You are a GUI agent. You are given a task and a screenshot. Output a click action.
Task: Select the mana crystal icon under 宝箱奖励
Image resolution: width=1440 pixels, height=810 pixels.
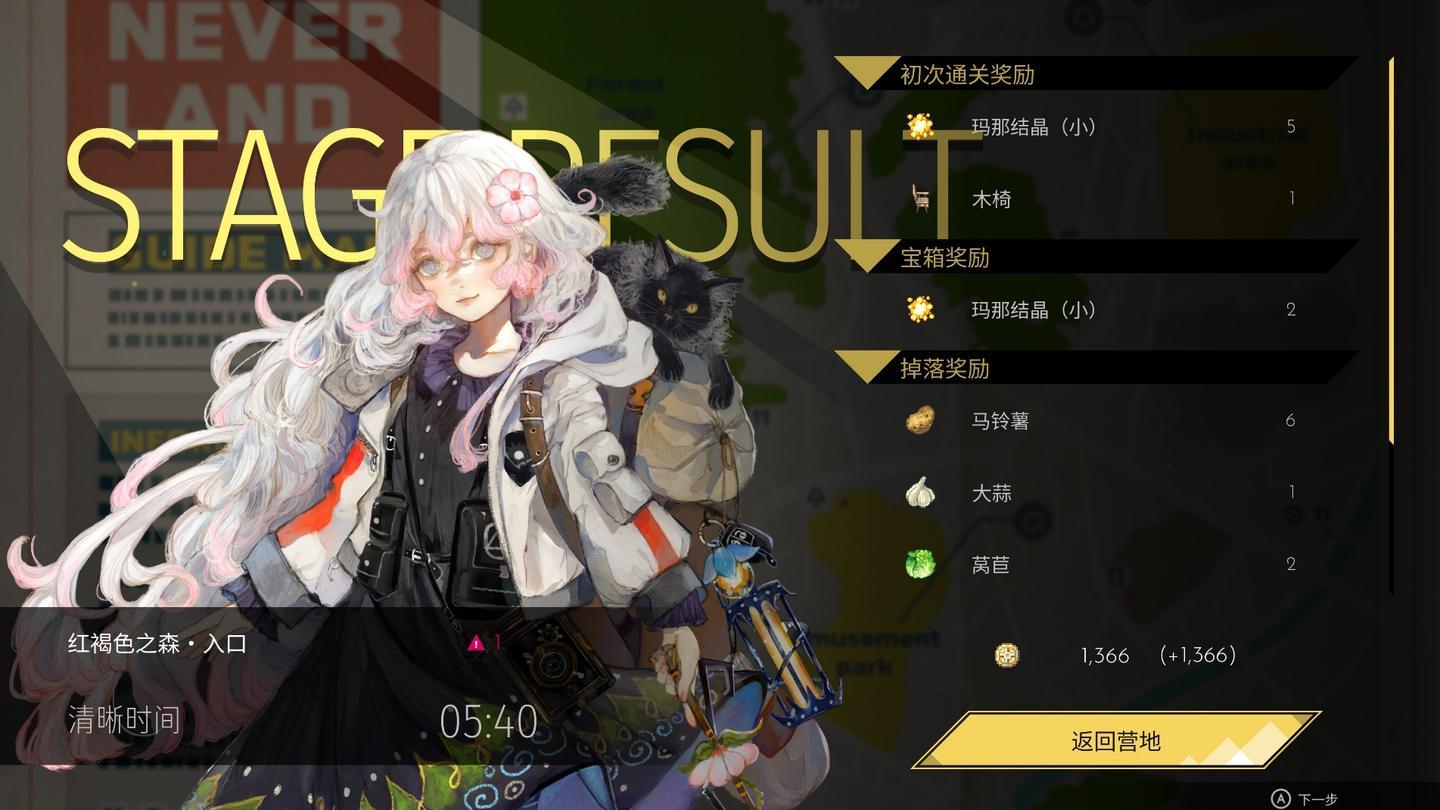tap(918, 309)
